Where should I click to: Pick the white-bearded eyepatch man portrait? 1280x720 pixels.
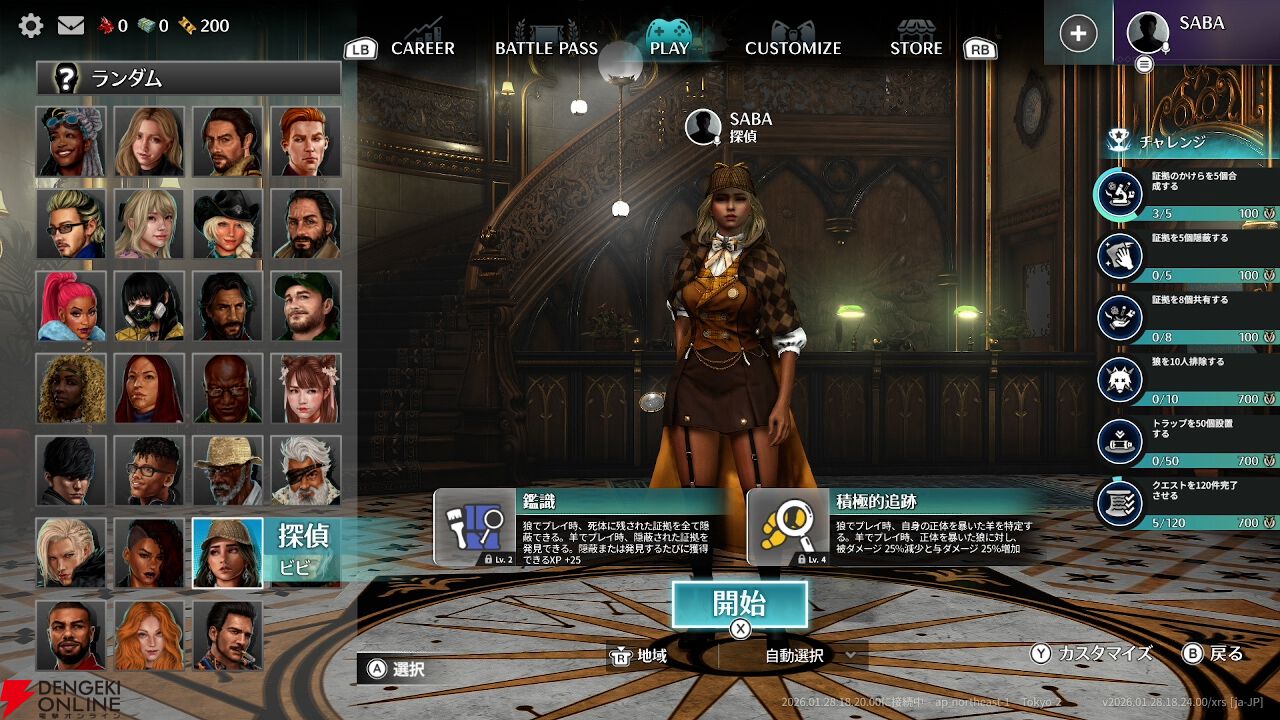tap(305, 470)
